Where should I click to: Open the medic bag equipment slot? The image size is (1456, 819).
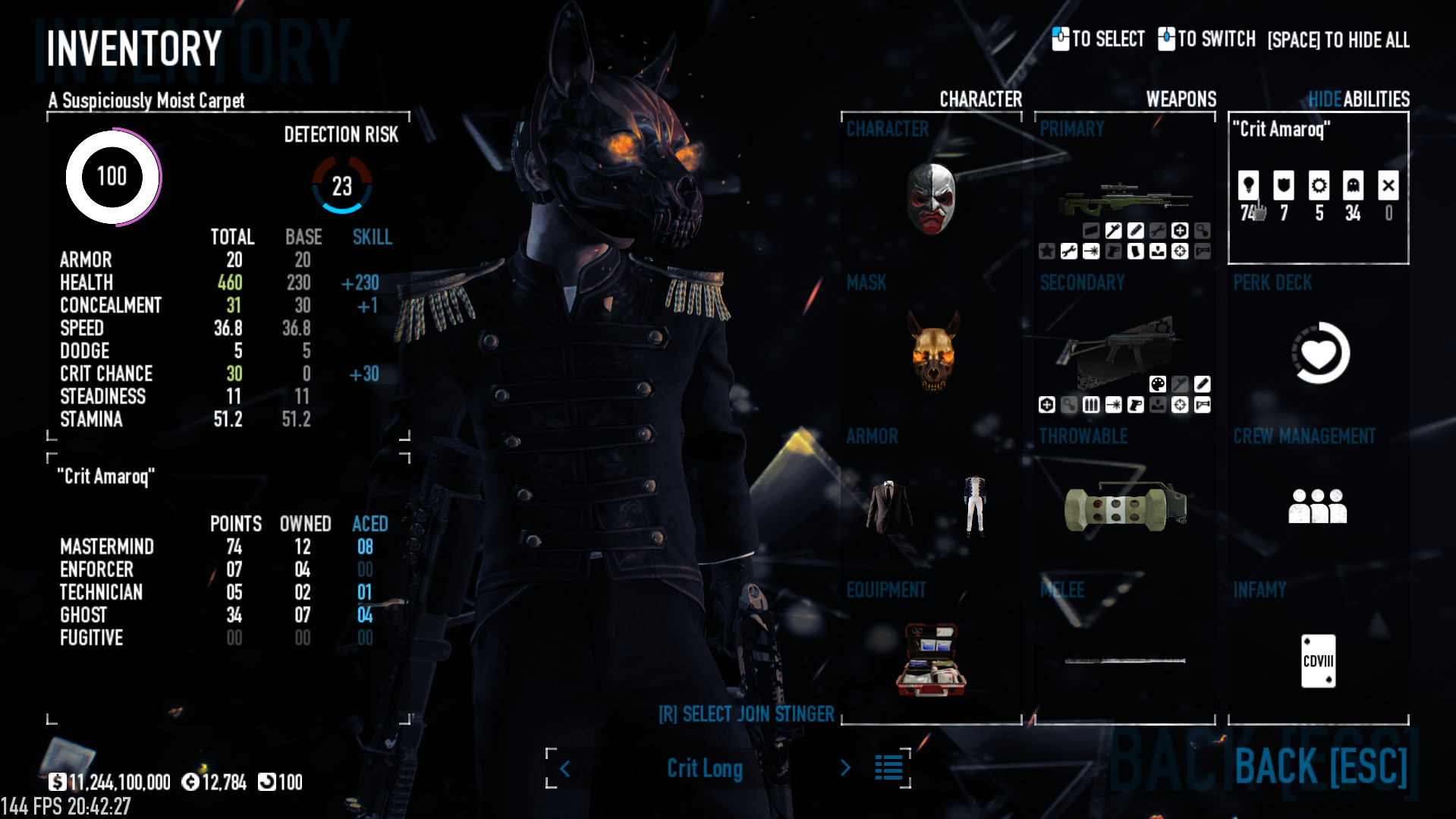point(931,659)
